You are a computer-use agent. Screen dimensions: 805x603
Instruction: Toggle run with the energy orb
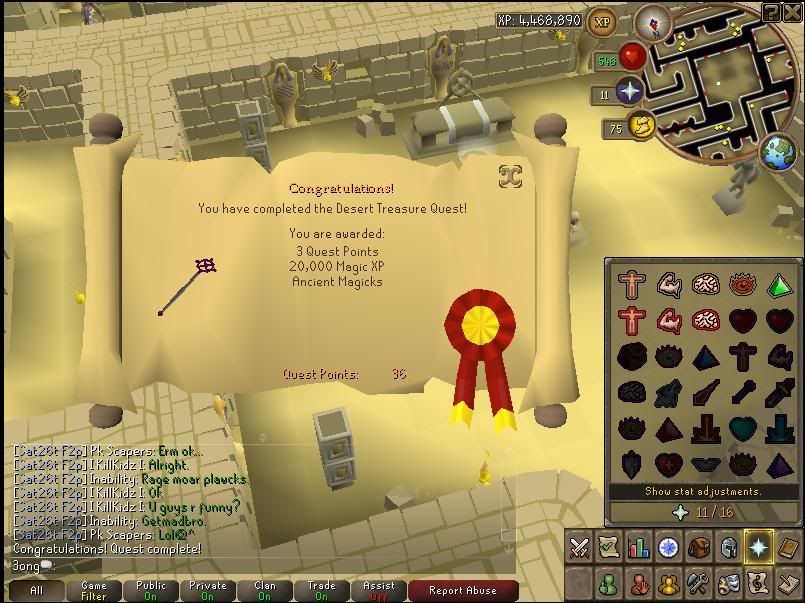(x=642, y=127)
